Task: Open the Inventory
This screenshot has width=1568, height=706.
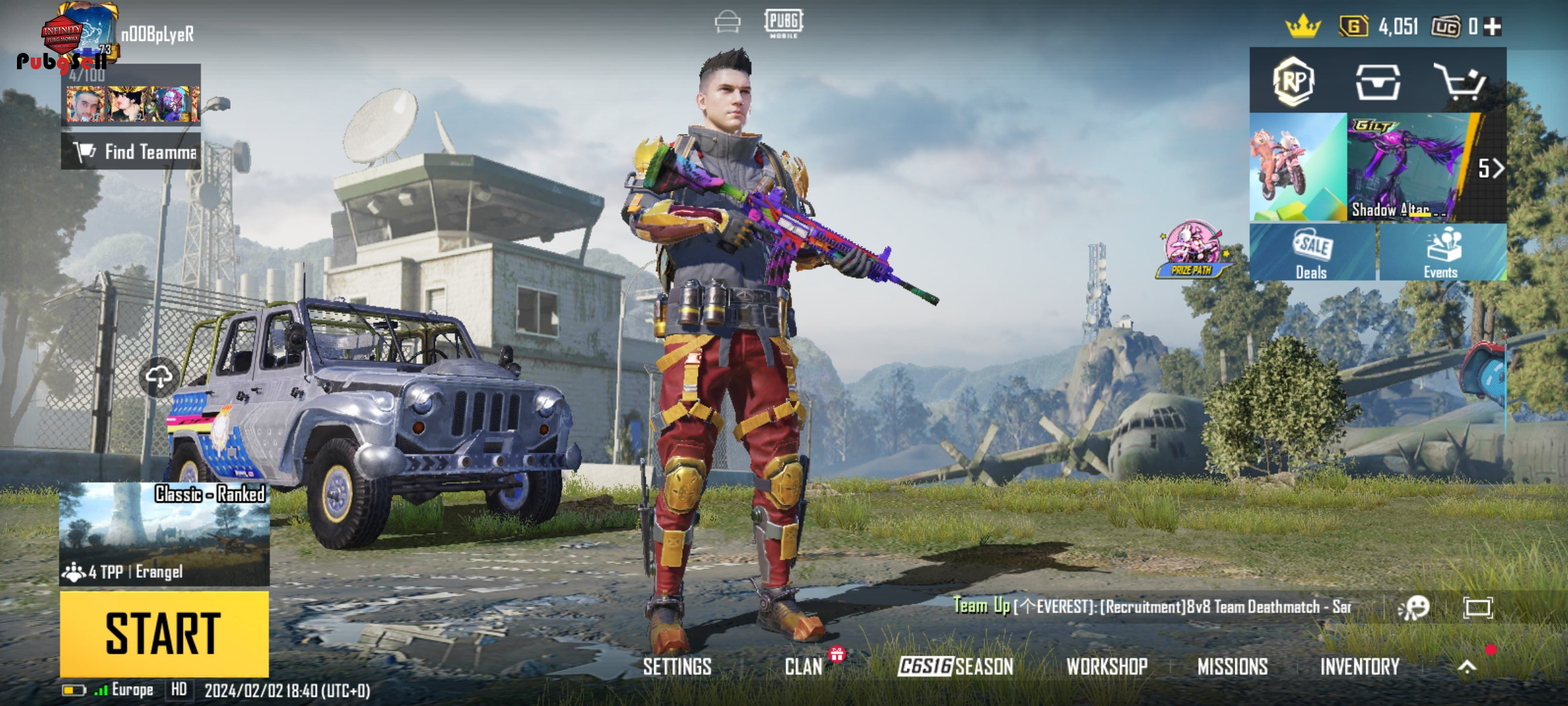Action: click(x=1360, y=667)
